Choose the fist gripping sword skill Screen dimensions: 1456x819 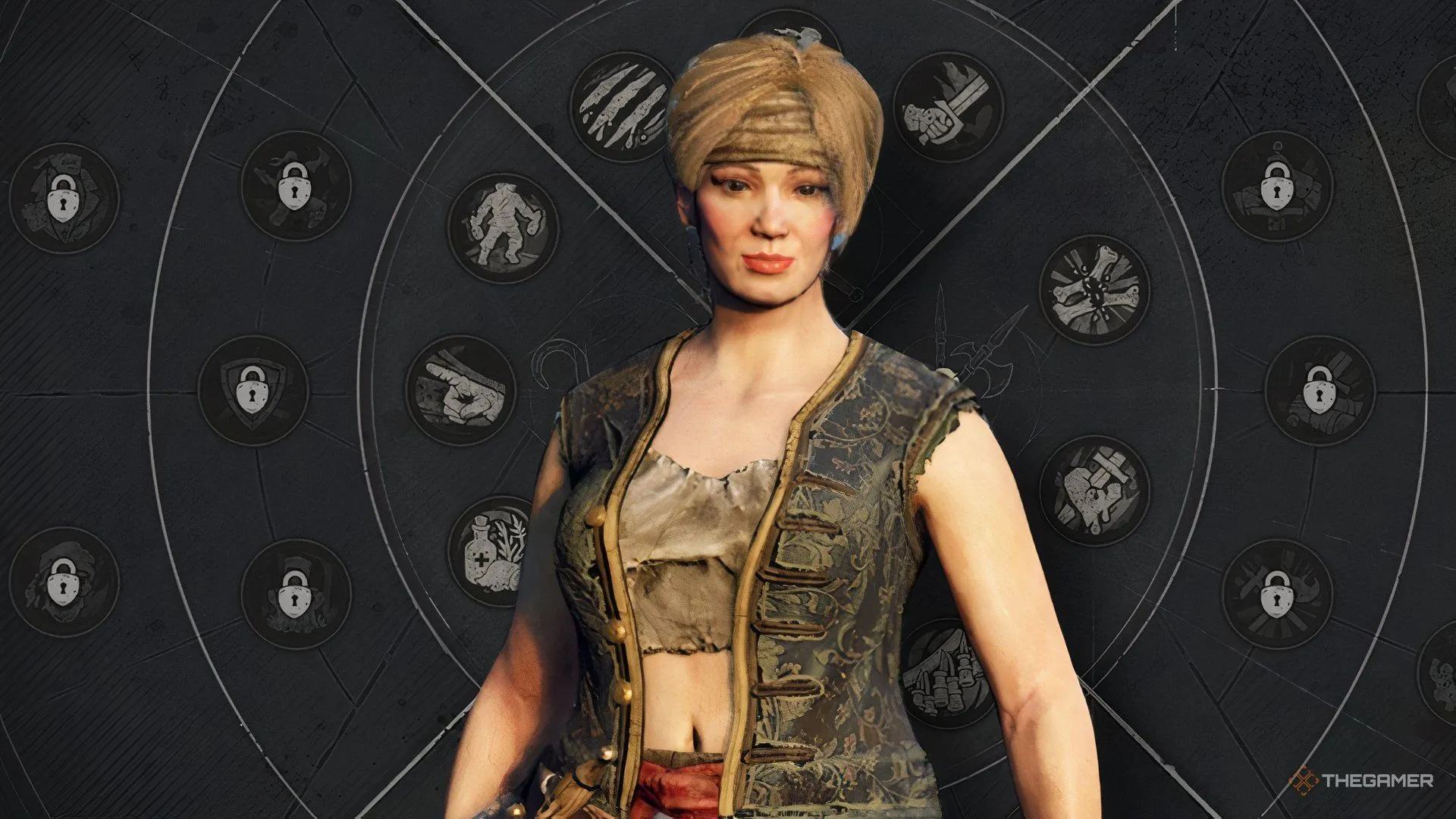(947, 106)
